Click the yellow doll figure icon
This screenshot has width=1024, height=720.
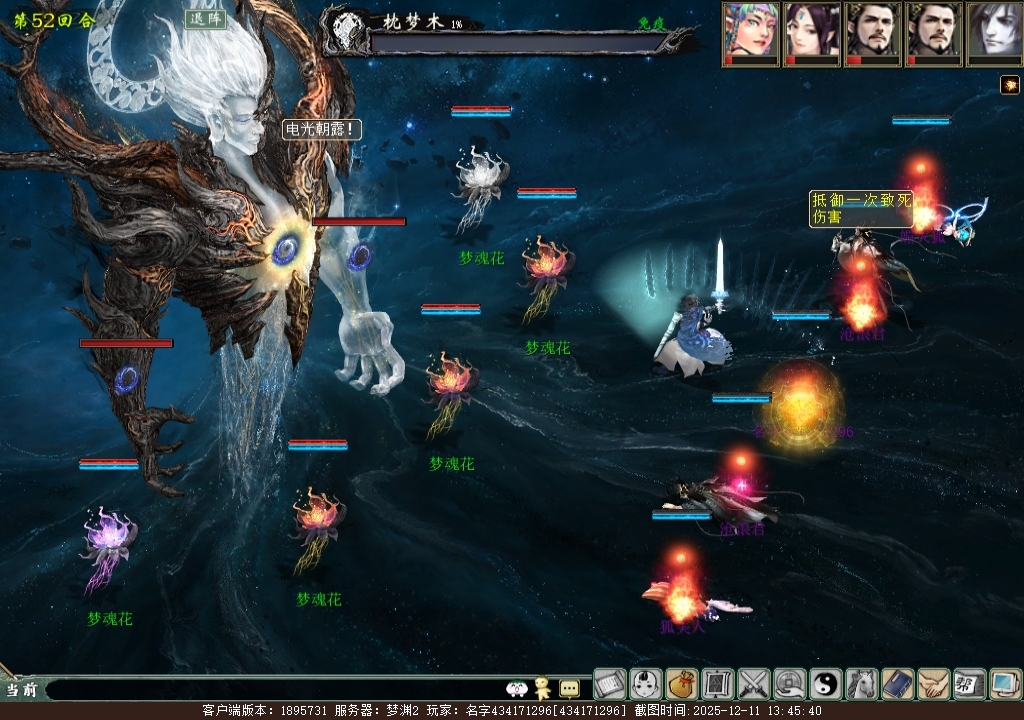point(543,687)
